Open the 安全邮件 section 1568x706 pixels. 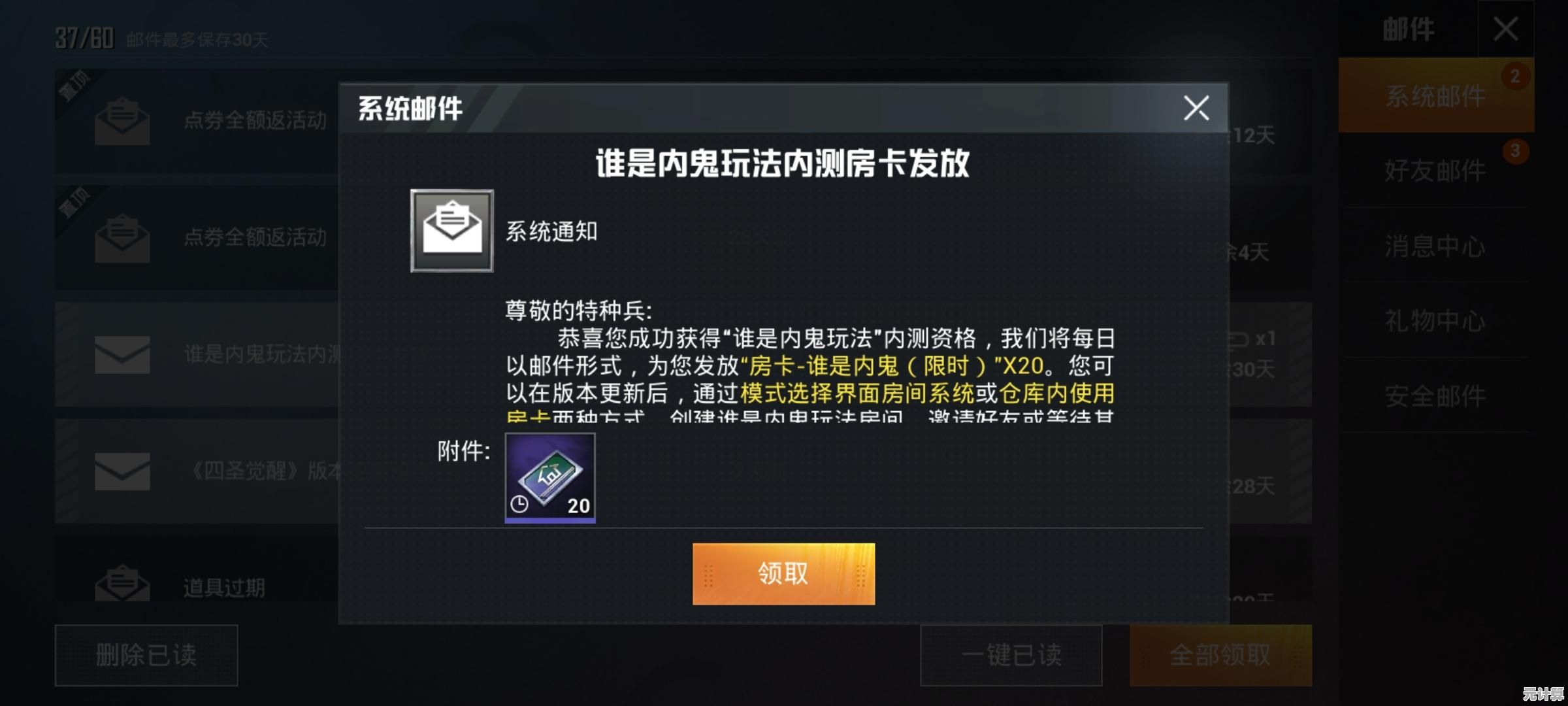[x=1435, y=396]
